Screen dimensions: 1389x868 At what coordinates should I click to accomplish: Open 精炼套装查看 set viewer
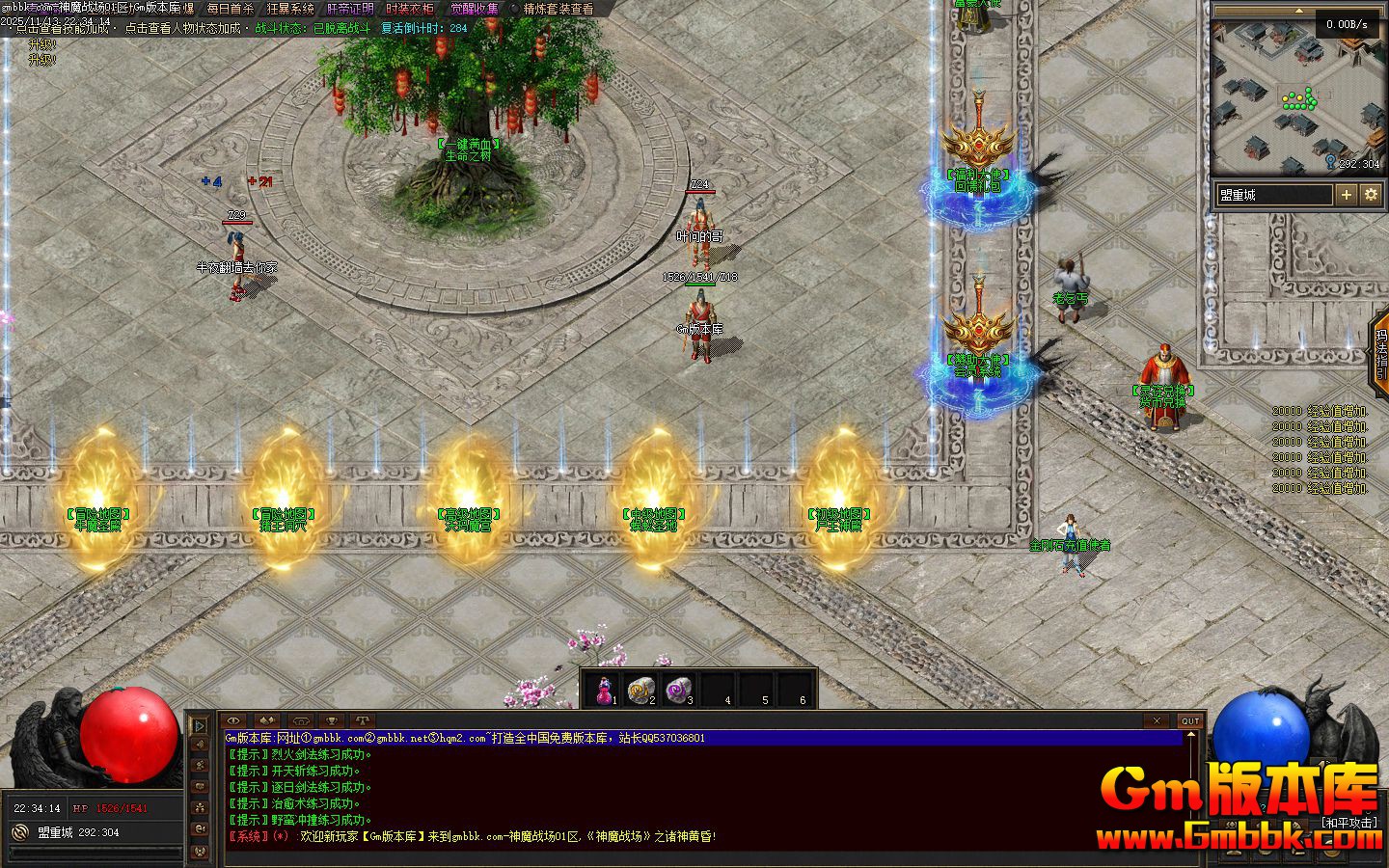click(x=558, y=9)
